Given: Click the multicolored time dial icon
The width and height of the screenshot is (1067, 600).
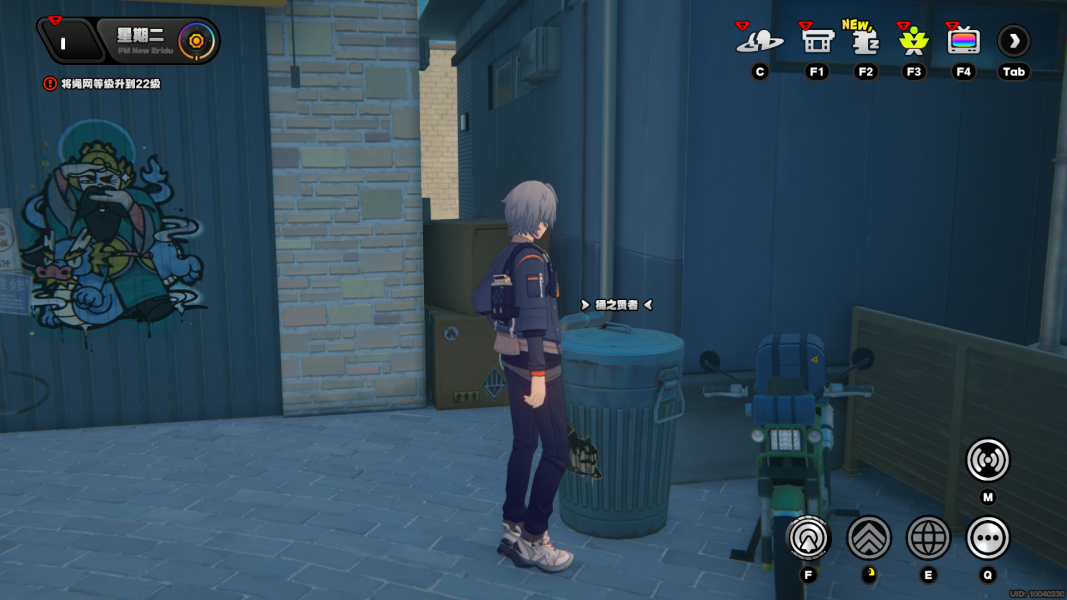Looking at the screenshot, I should tap(196, 41).
